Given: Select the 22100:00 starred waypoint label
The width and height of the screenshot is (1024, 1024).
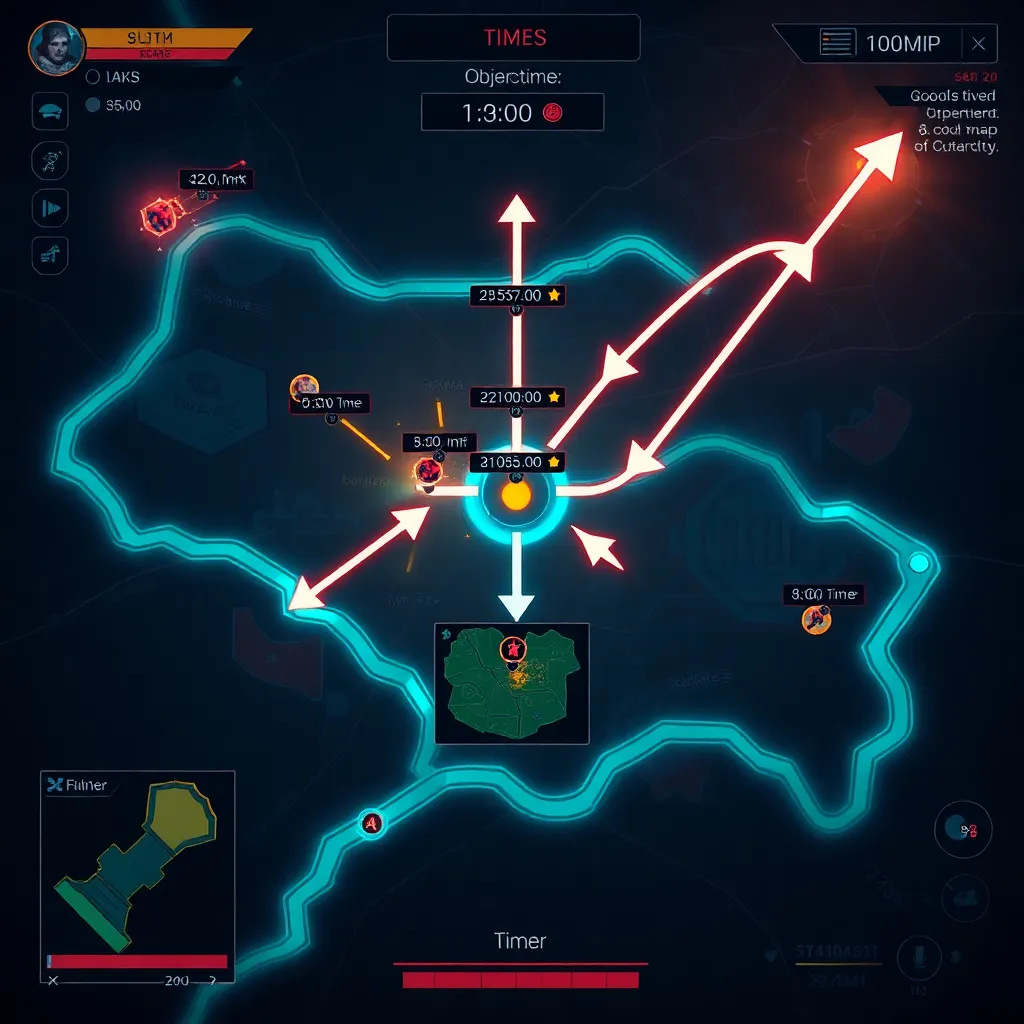Looking at the screenshot, I should [x=517, y=397].
